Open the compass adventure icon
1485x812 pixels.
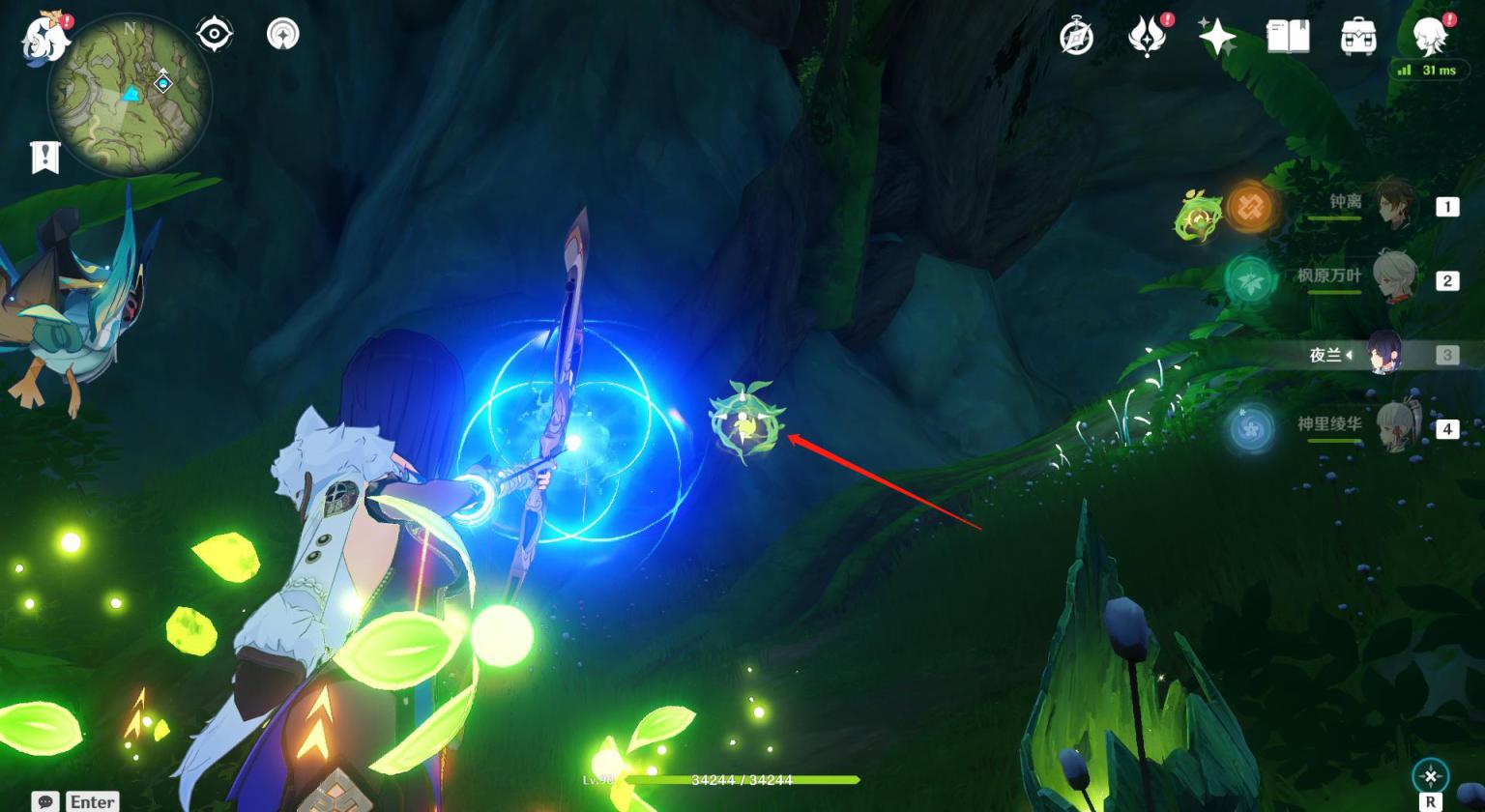[x=1076, y=38]
